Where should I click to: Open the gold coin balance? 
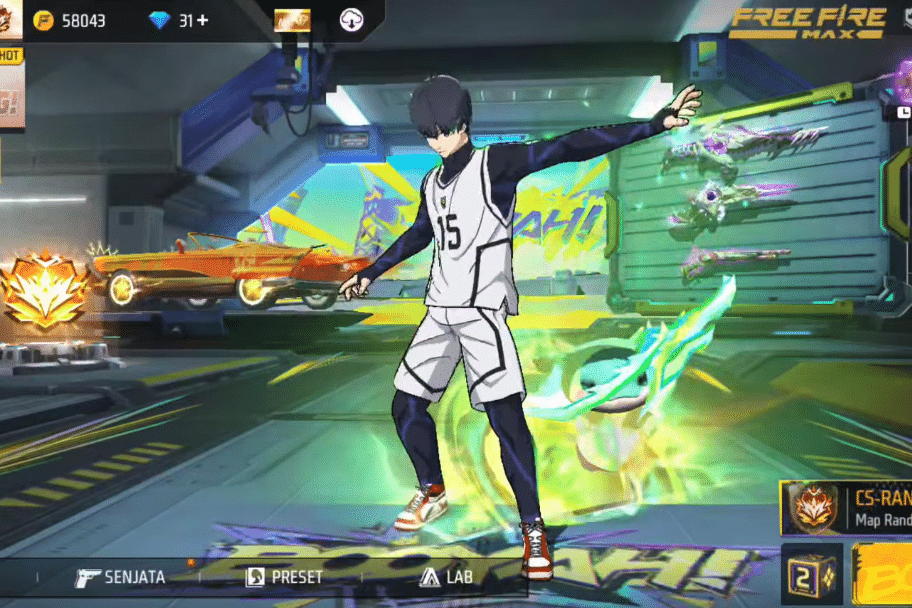[x=69, y=20]
